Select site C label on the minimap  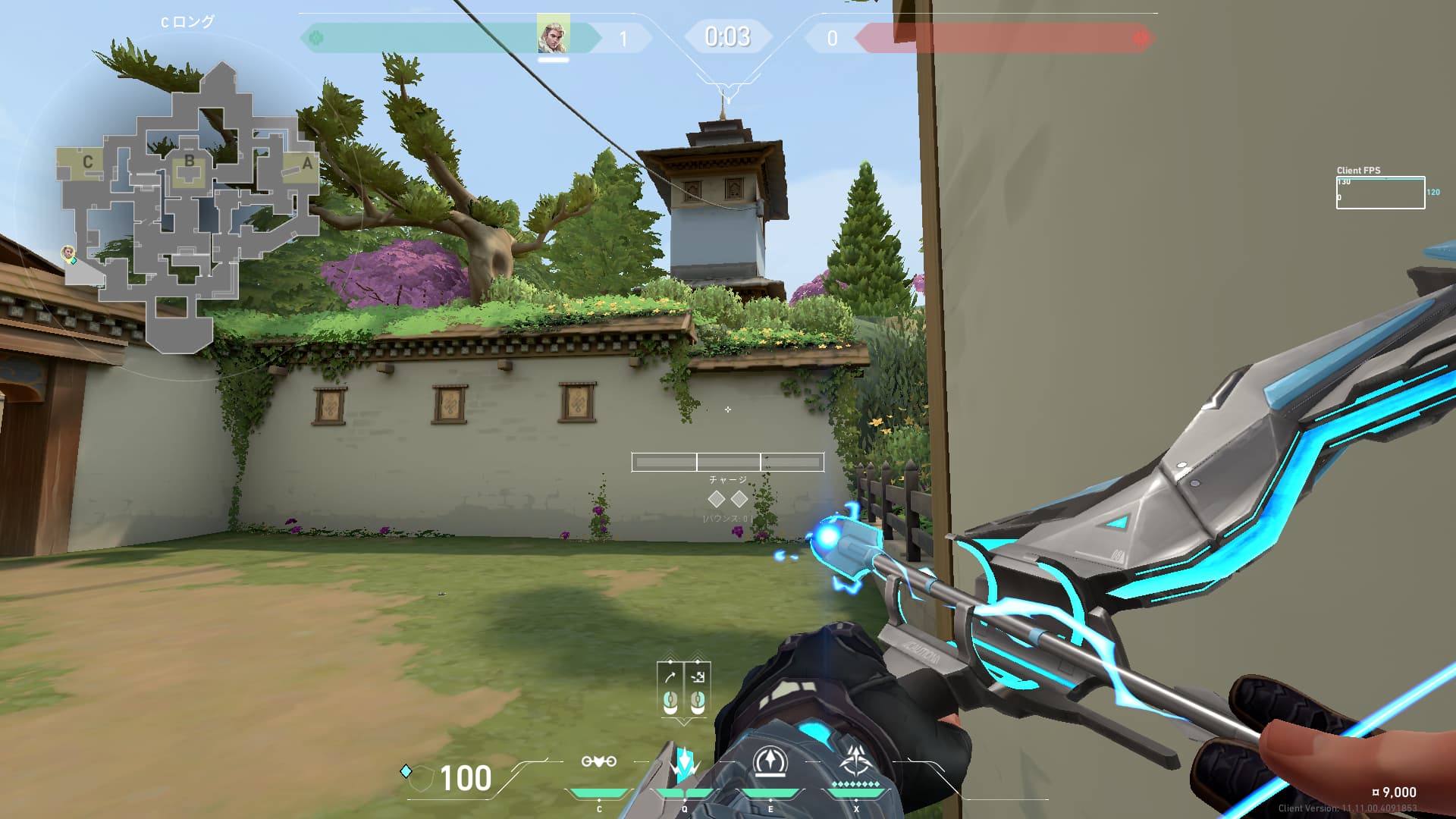[x=88, y=162]
